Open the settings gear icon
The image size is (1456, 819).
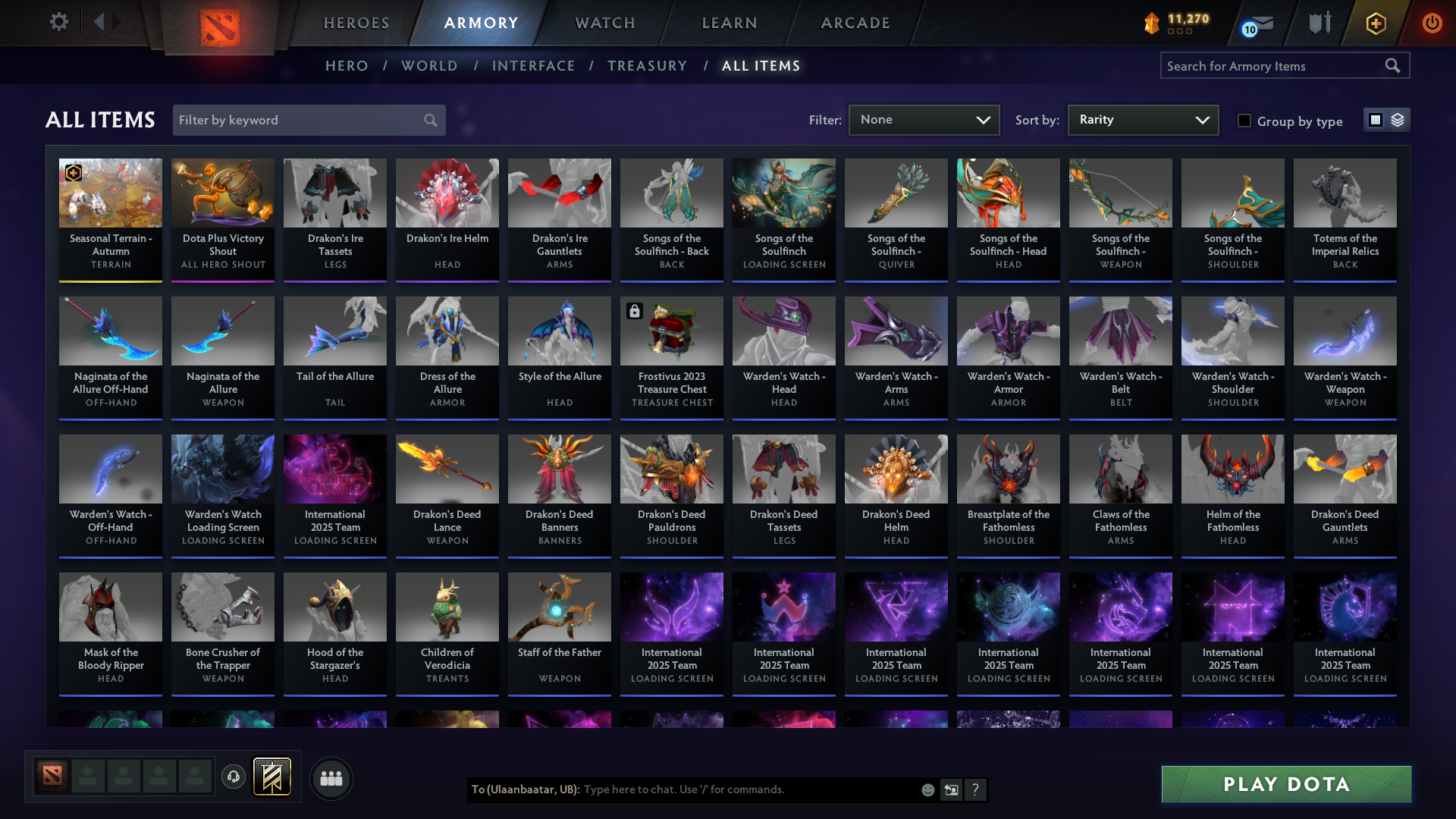(x=58, y=22)
